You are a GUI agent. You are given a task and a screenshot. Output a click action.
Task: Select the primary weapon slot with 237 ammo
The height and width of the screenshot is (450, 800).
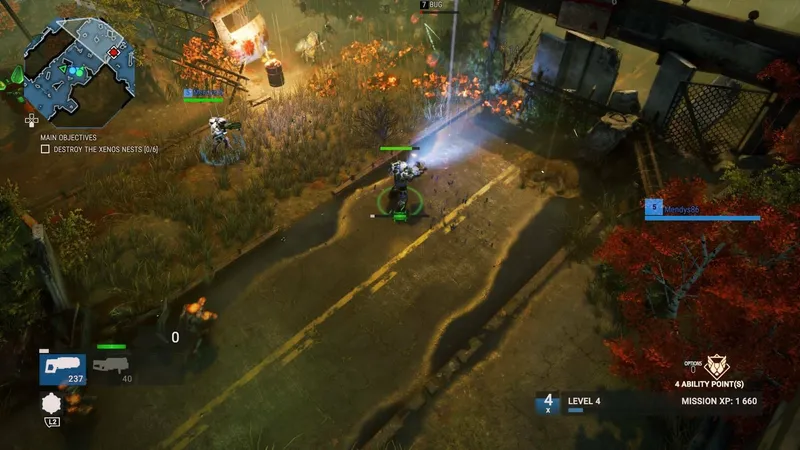[x=62, y=369]
